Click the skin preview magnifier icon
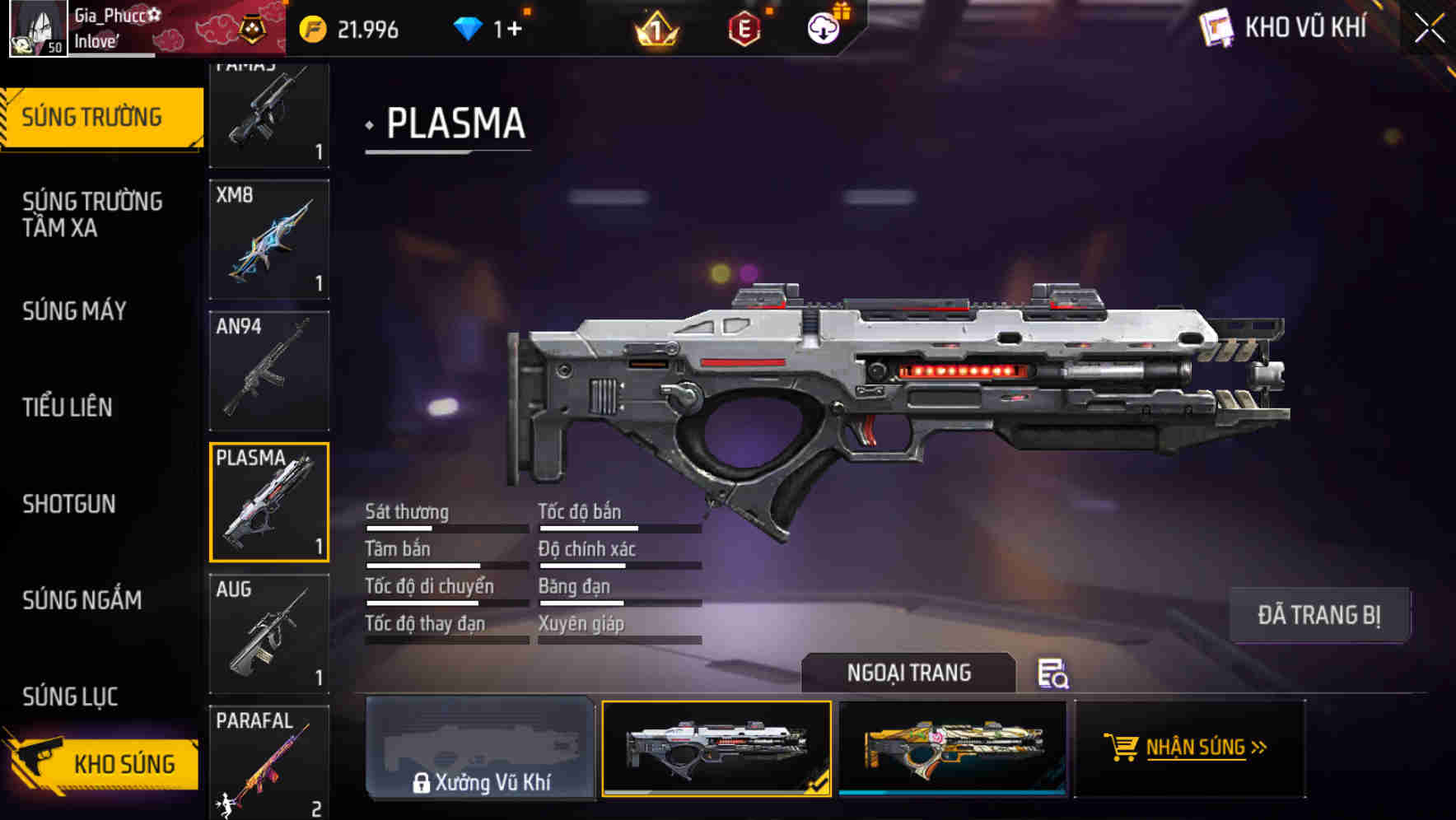The width and height of the screenshot is (1456, 820). click(1052, 673)
